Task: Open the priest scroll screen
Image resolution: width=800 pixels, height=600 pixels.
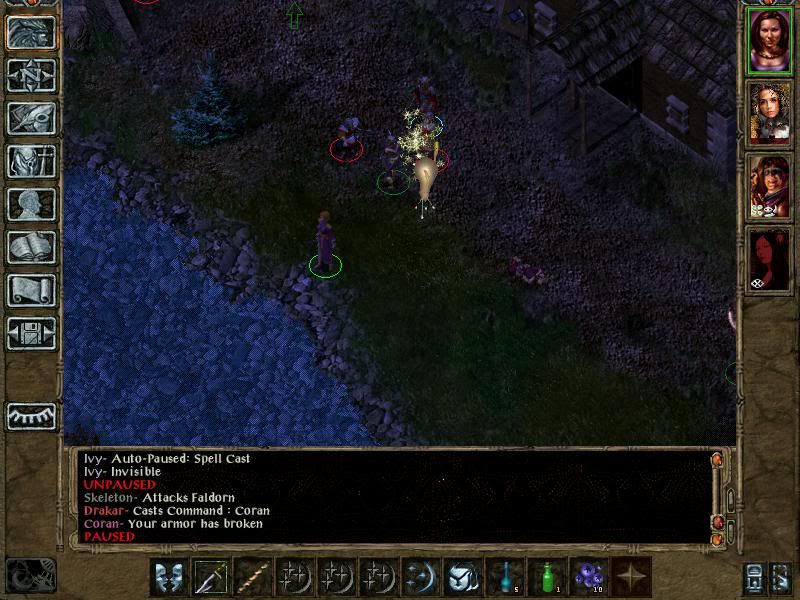Action: pyautogui.click(x=31, y=290)
